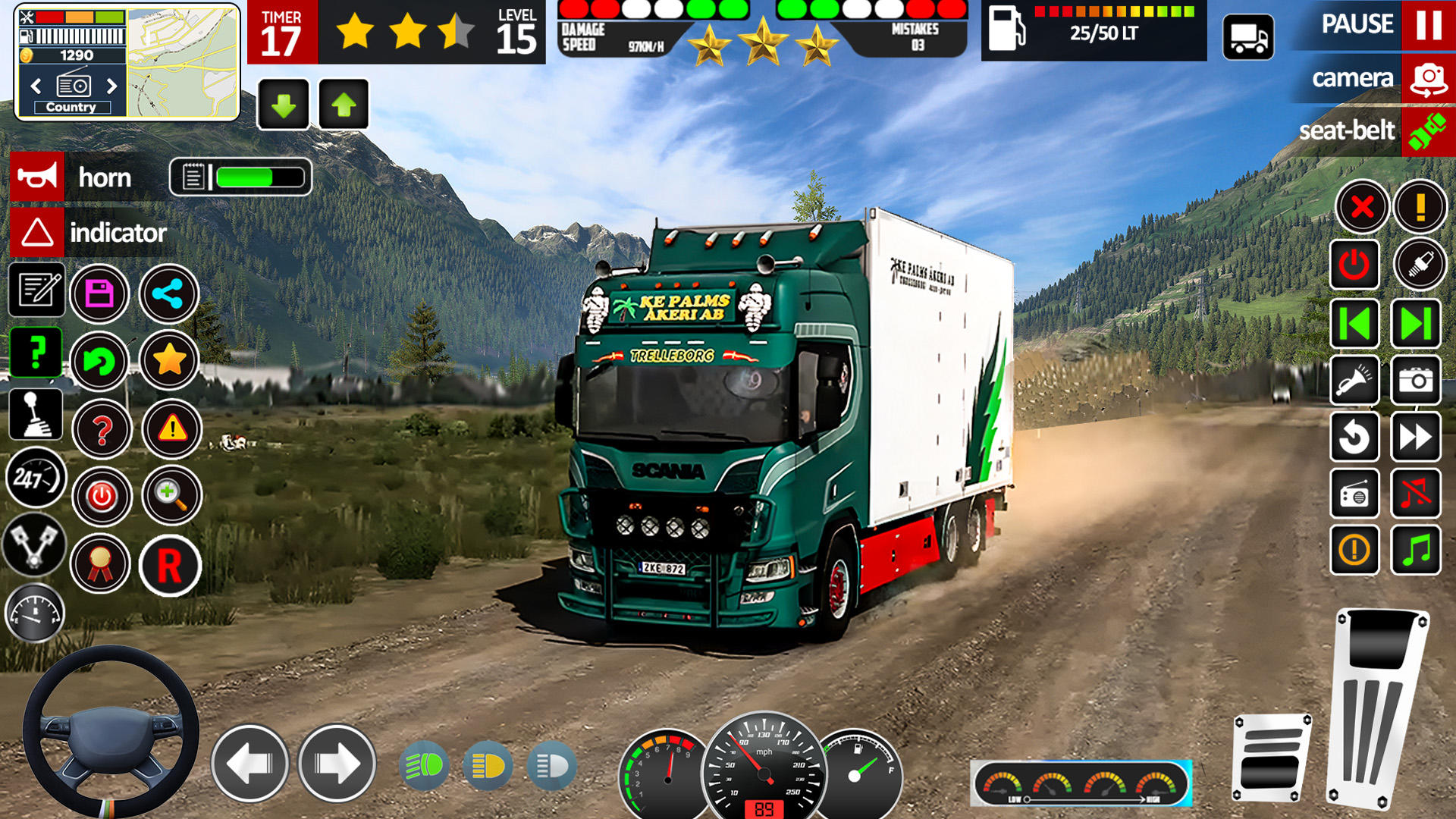Viewport: 1456px width, 819px height.
Task: Open the gold star favorites icon
Action: [x=169, y=360]
